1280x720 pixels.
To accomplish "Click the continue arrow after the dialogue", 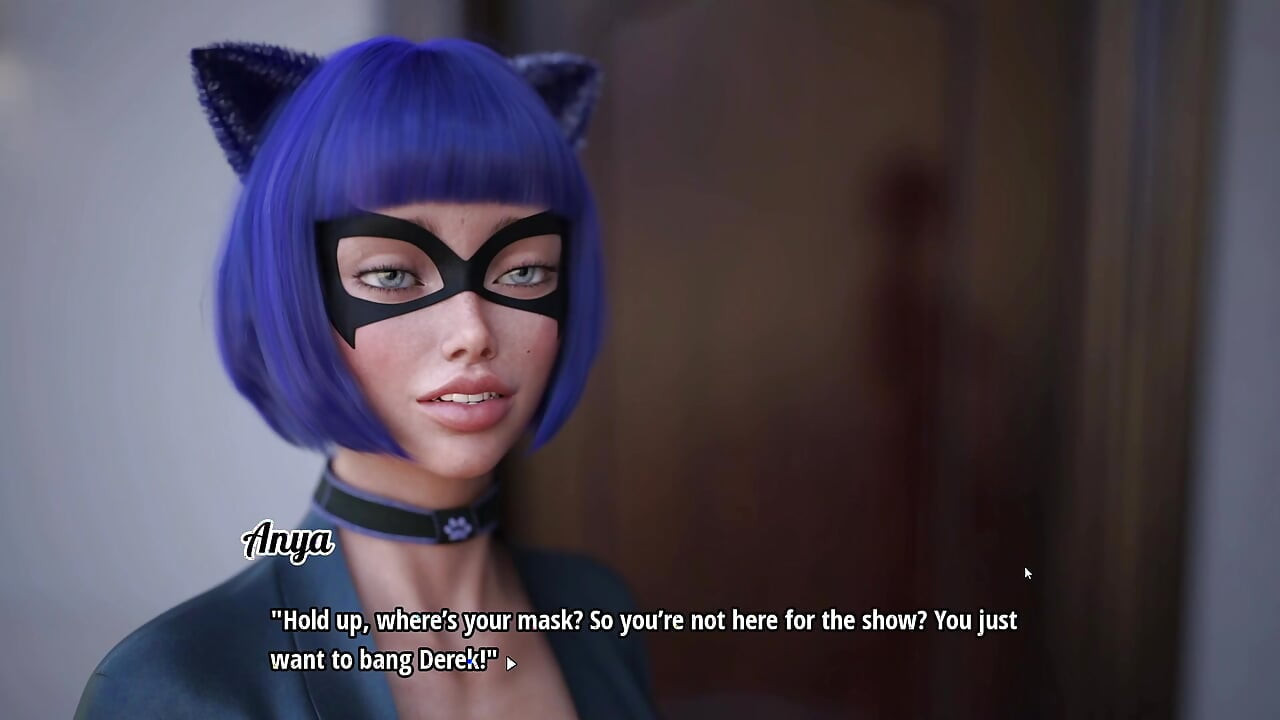I will 510,663.
